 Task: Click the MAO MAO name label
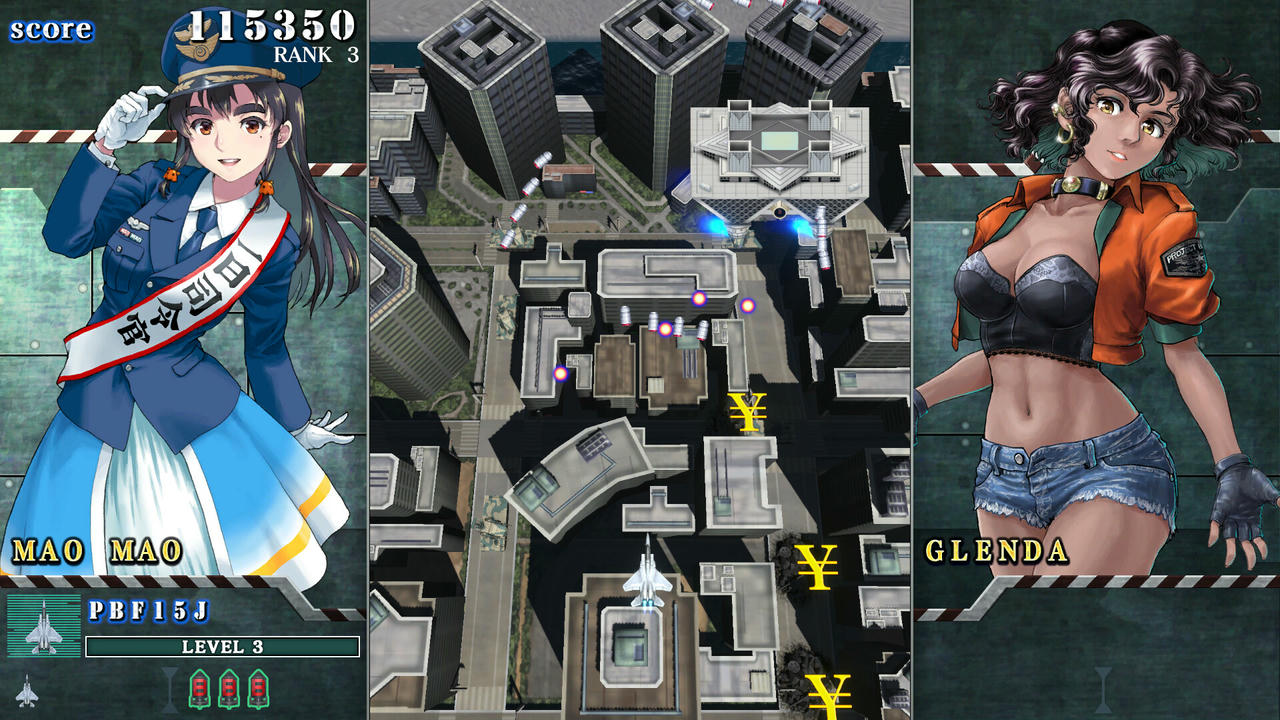[x=97, y=549]
